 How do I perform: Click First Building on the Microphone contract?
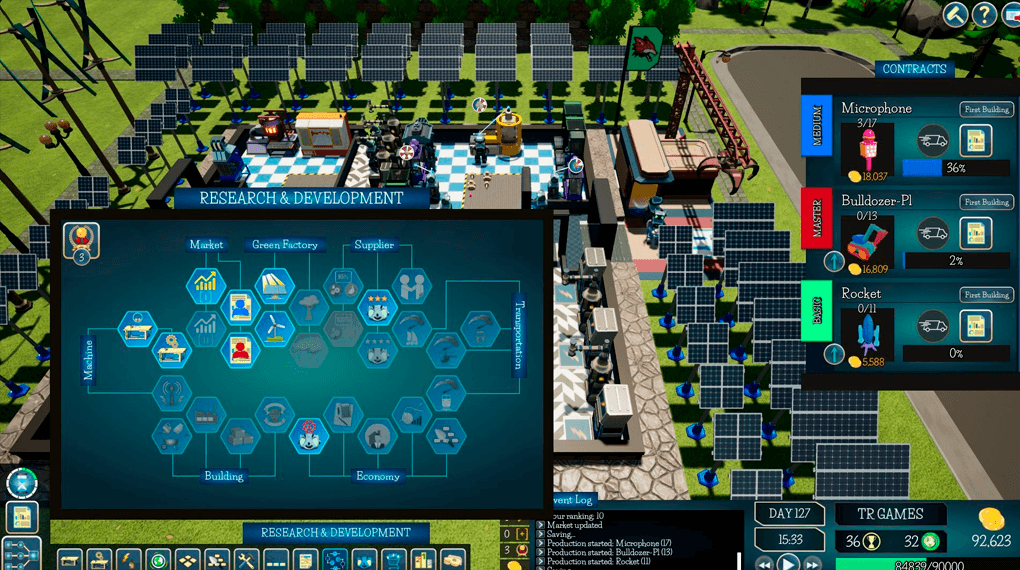pos(986,110)
